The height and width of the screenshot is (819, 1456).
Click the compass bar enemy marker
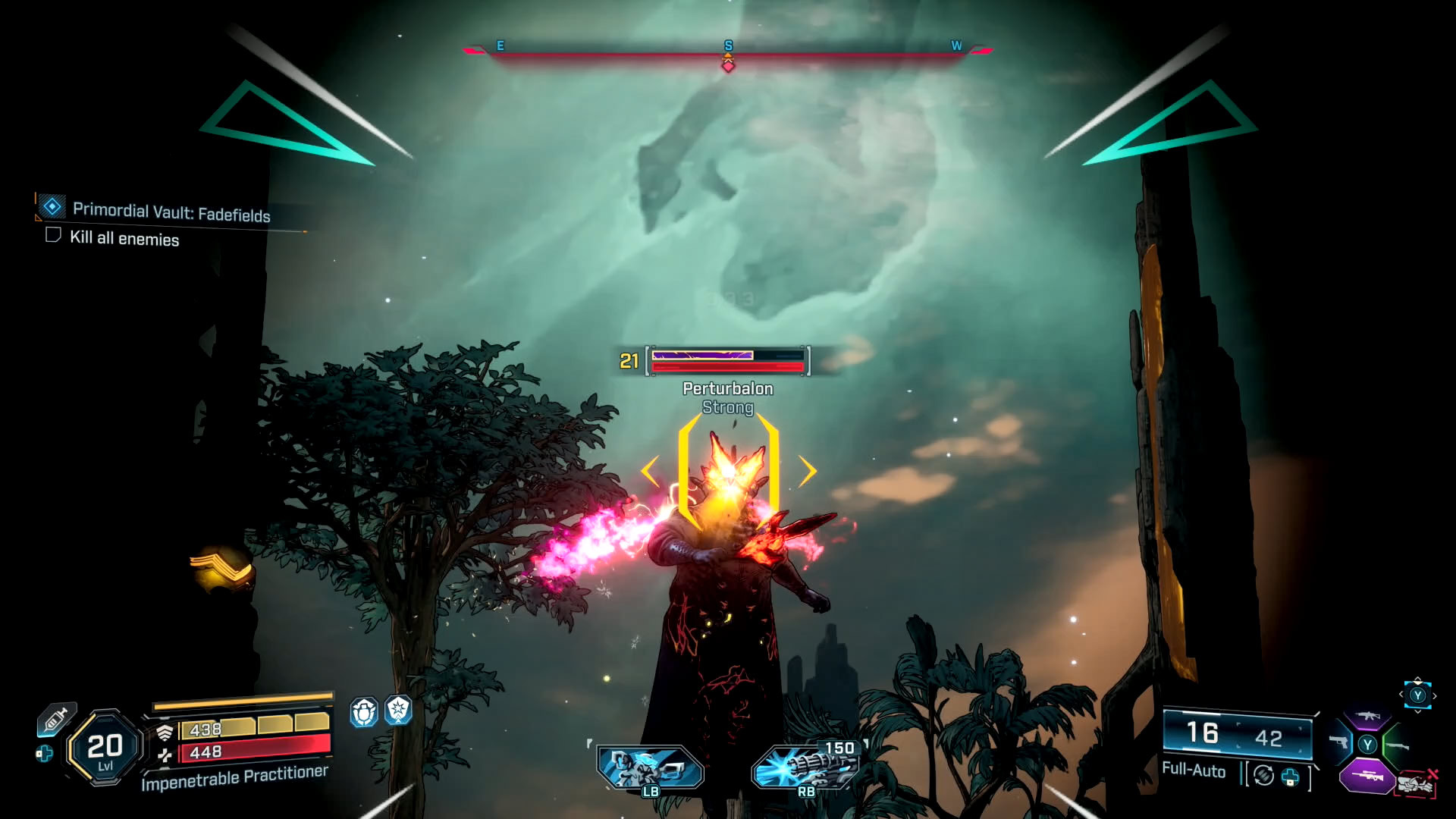tap(728, 65)
